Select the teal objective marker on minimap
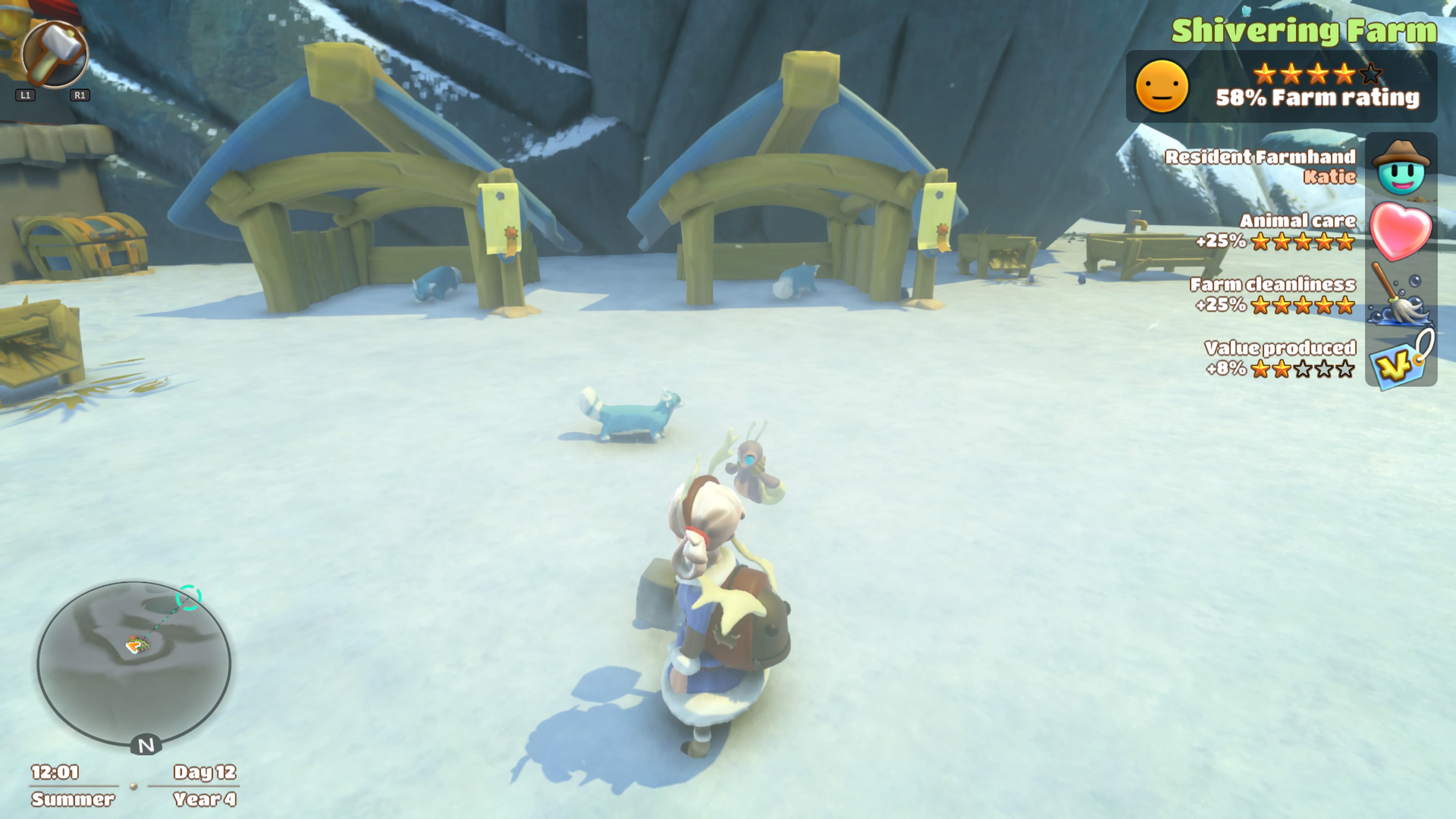The image size is (1456, 819). tap(188, 598)
